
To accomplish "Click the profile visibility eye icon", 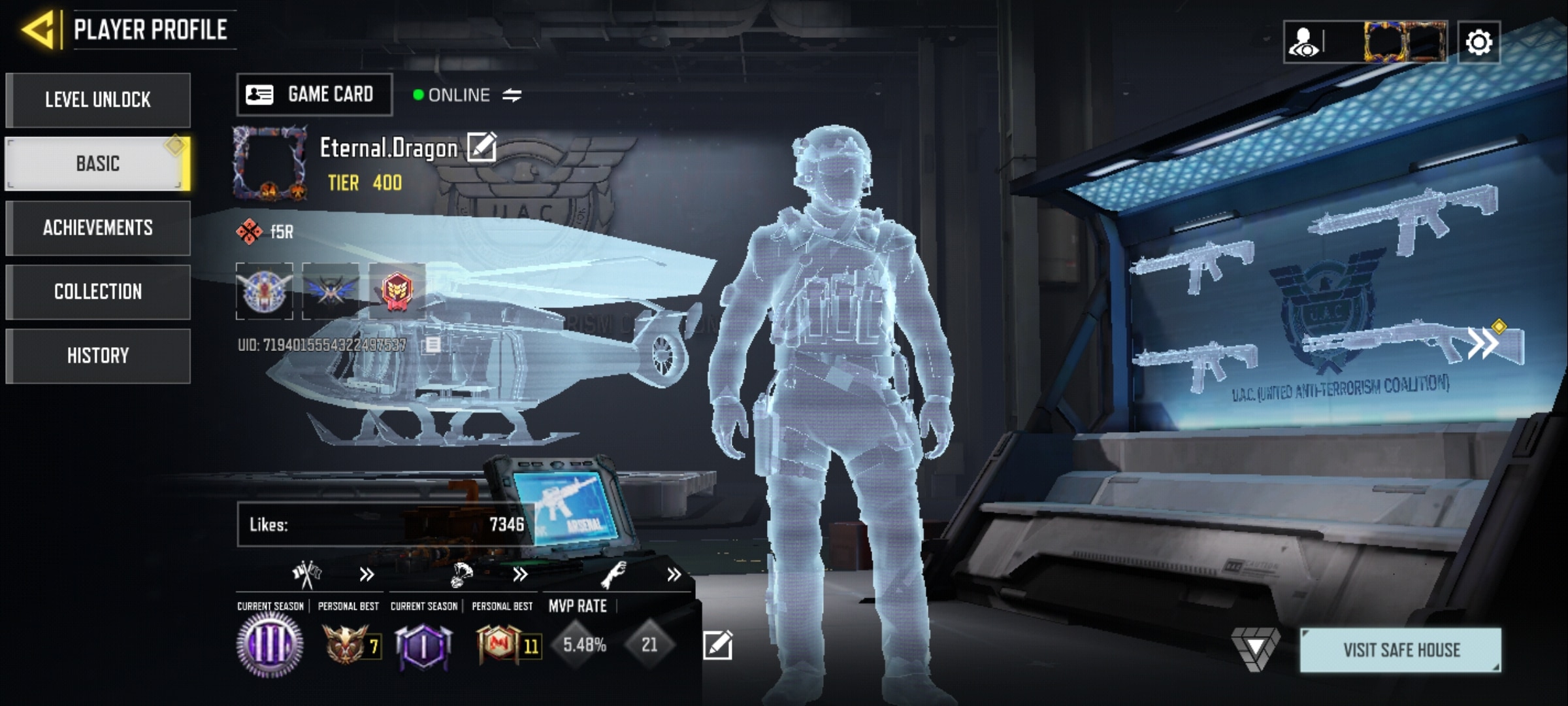I will point(1305,43).
